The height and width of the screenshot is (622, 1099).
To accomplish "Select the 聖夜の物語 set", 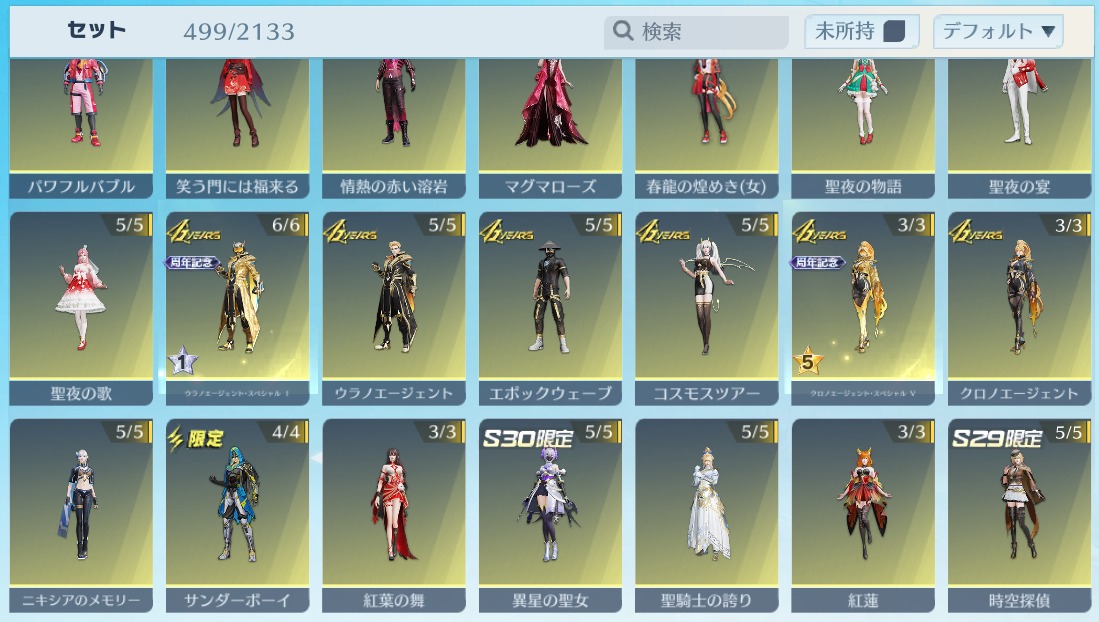I will pyautogui.click(x=863, y=125).
